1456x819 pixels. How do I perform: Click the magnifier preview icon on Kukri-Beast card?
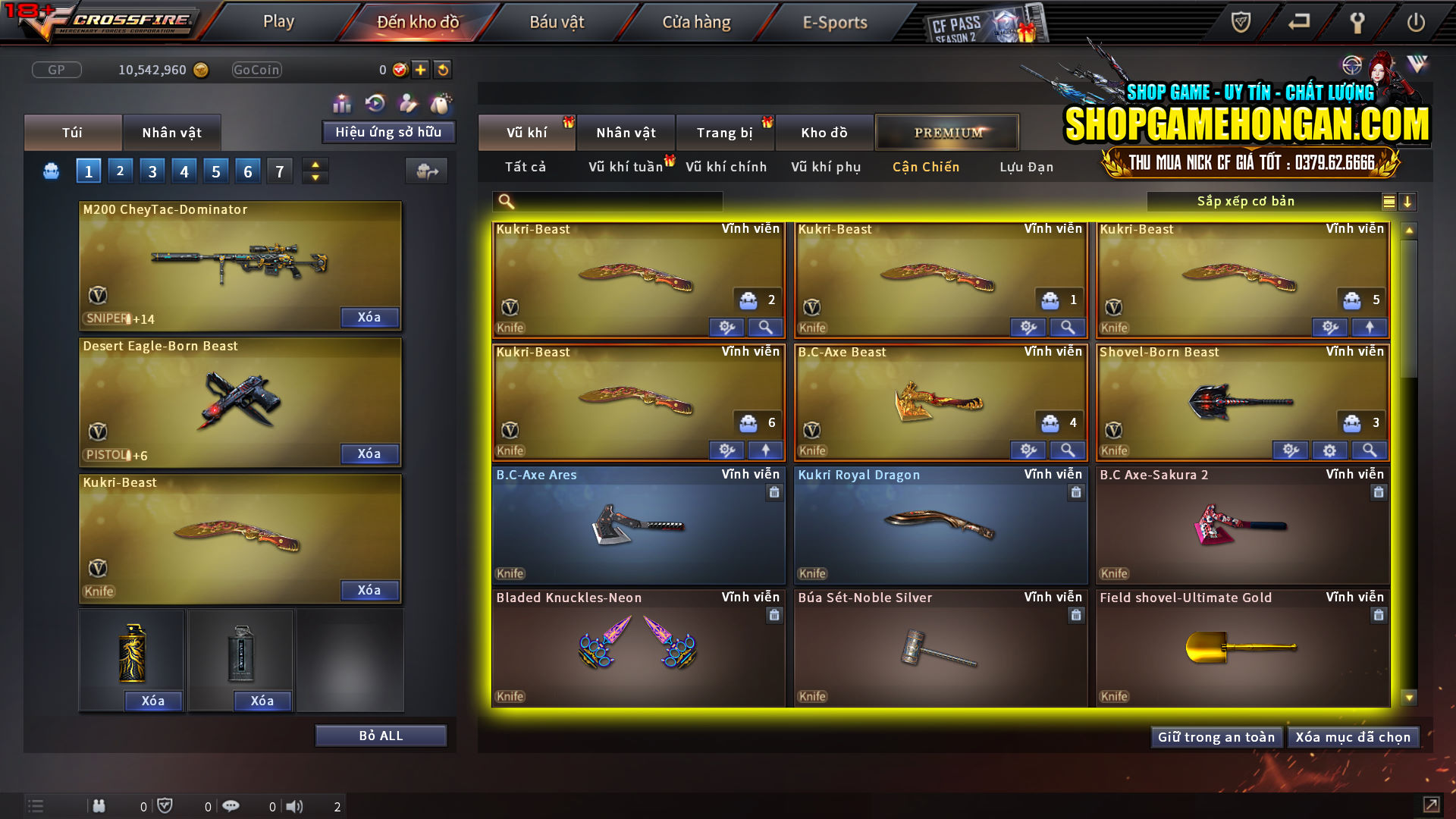coord(765,327)
